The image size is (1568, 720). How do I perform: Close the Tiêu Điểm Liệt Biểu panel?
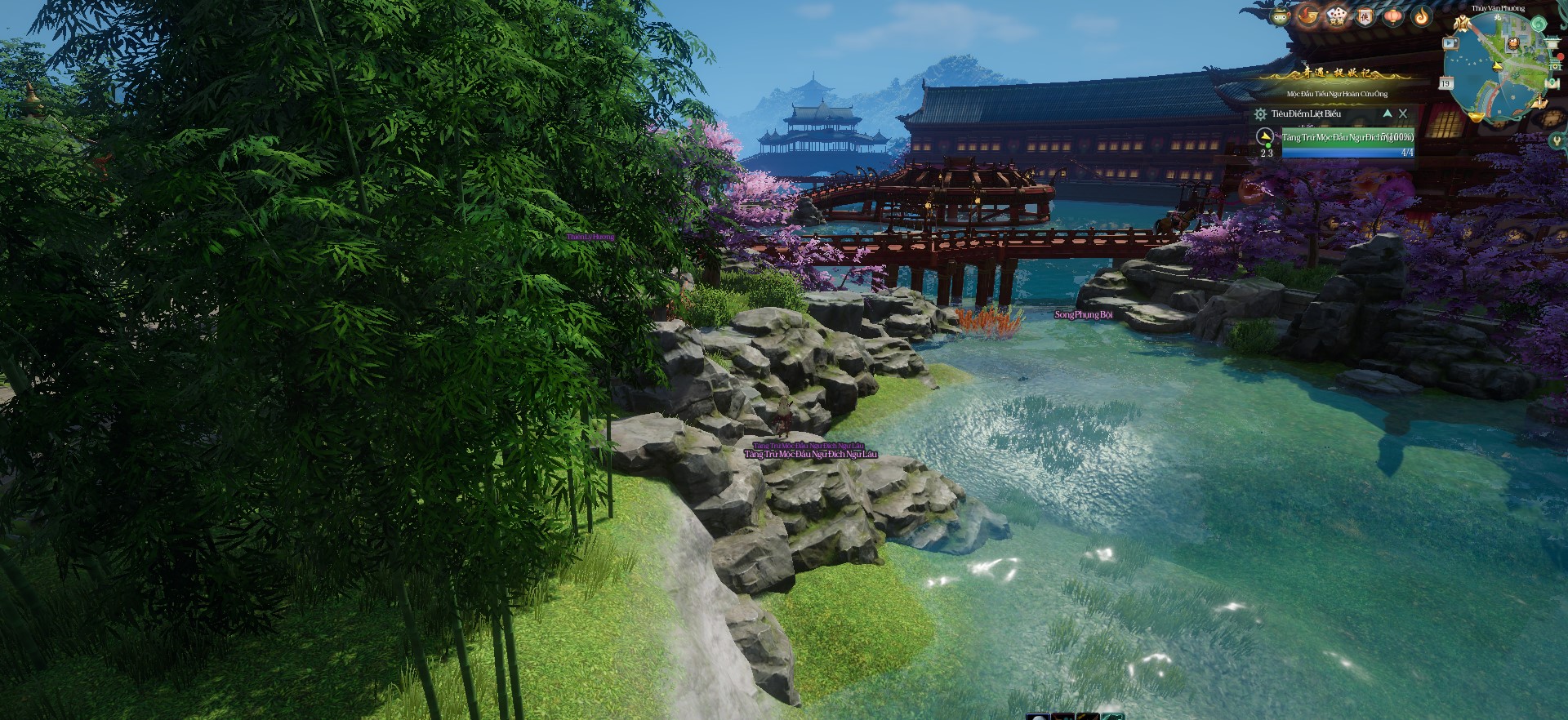pos(1403,113)
